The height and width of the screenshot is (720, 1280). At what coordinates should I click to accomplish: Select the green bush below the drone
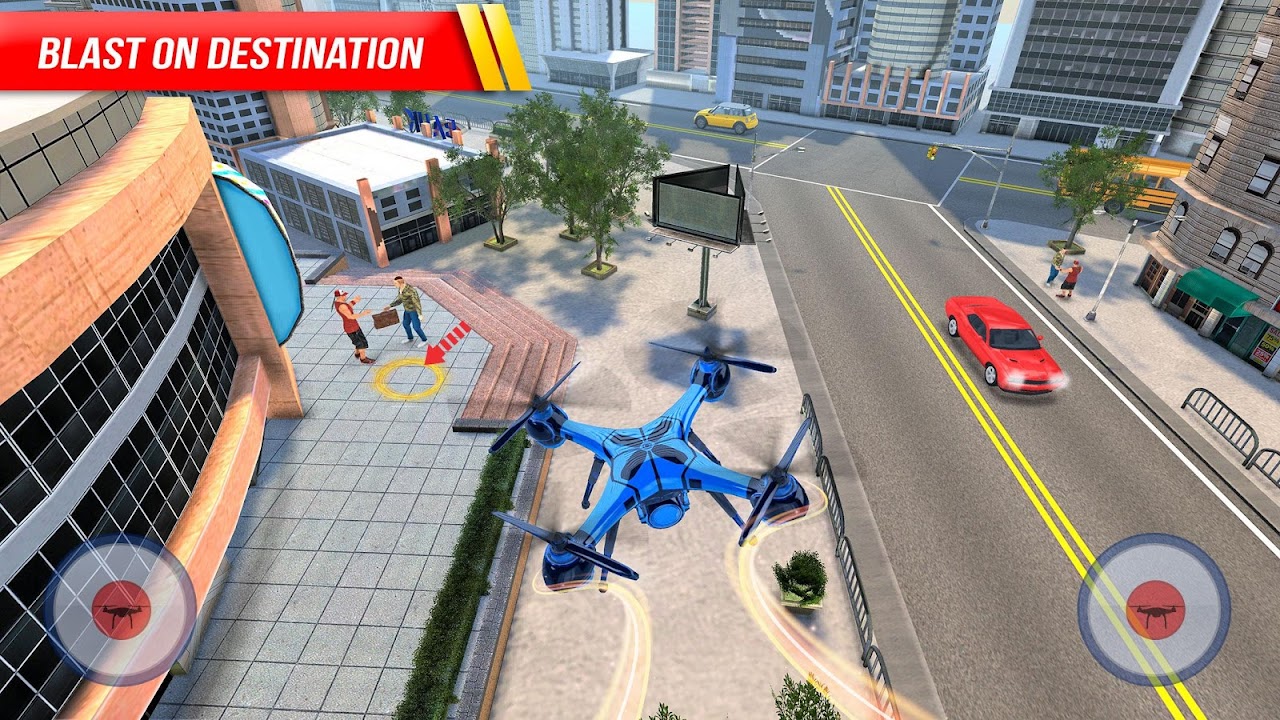coord(800,580)
